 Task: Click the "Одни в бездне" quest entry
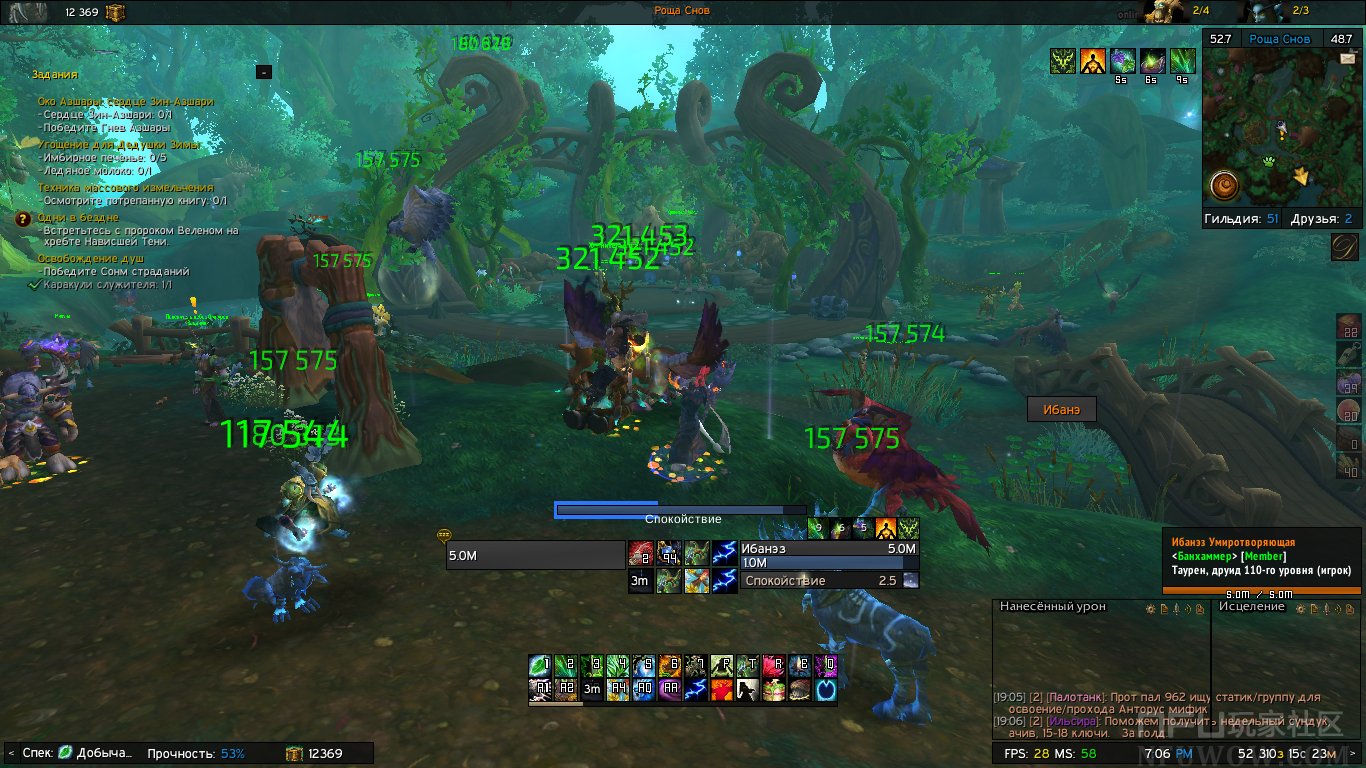click(x=78, y=217)
